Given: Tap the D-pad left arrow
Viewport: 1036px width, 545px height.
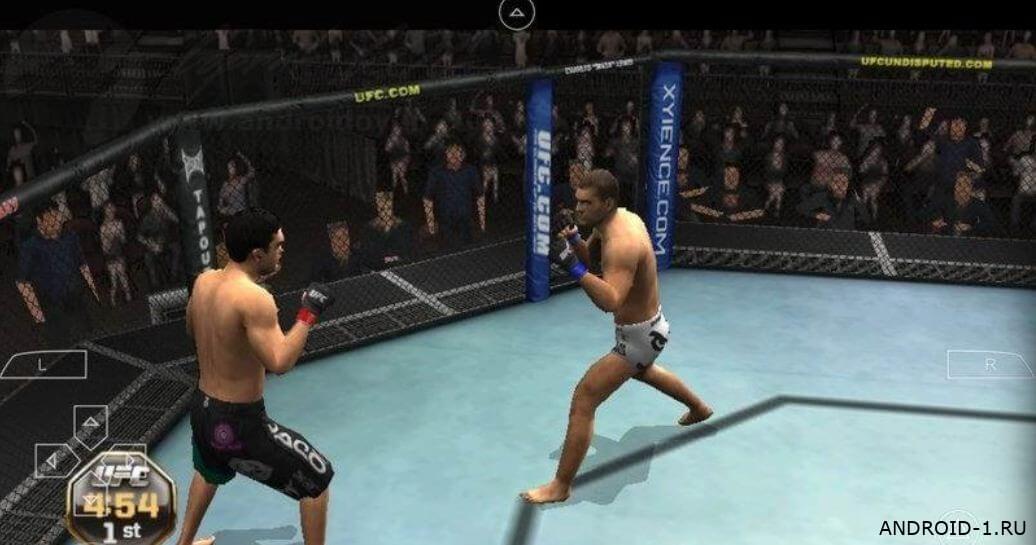Looking at the screenshot, I should coord(54,460).
